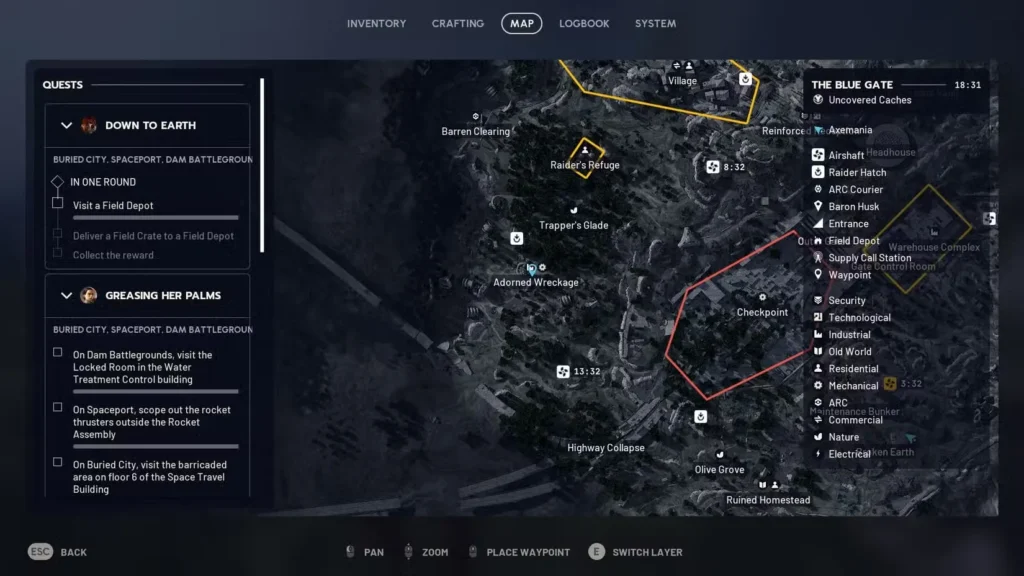Select the Map tab
This screenshot has height=576, width=1024.
[x=521, y=23]
